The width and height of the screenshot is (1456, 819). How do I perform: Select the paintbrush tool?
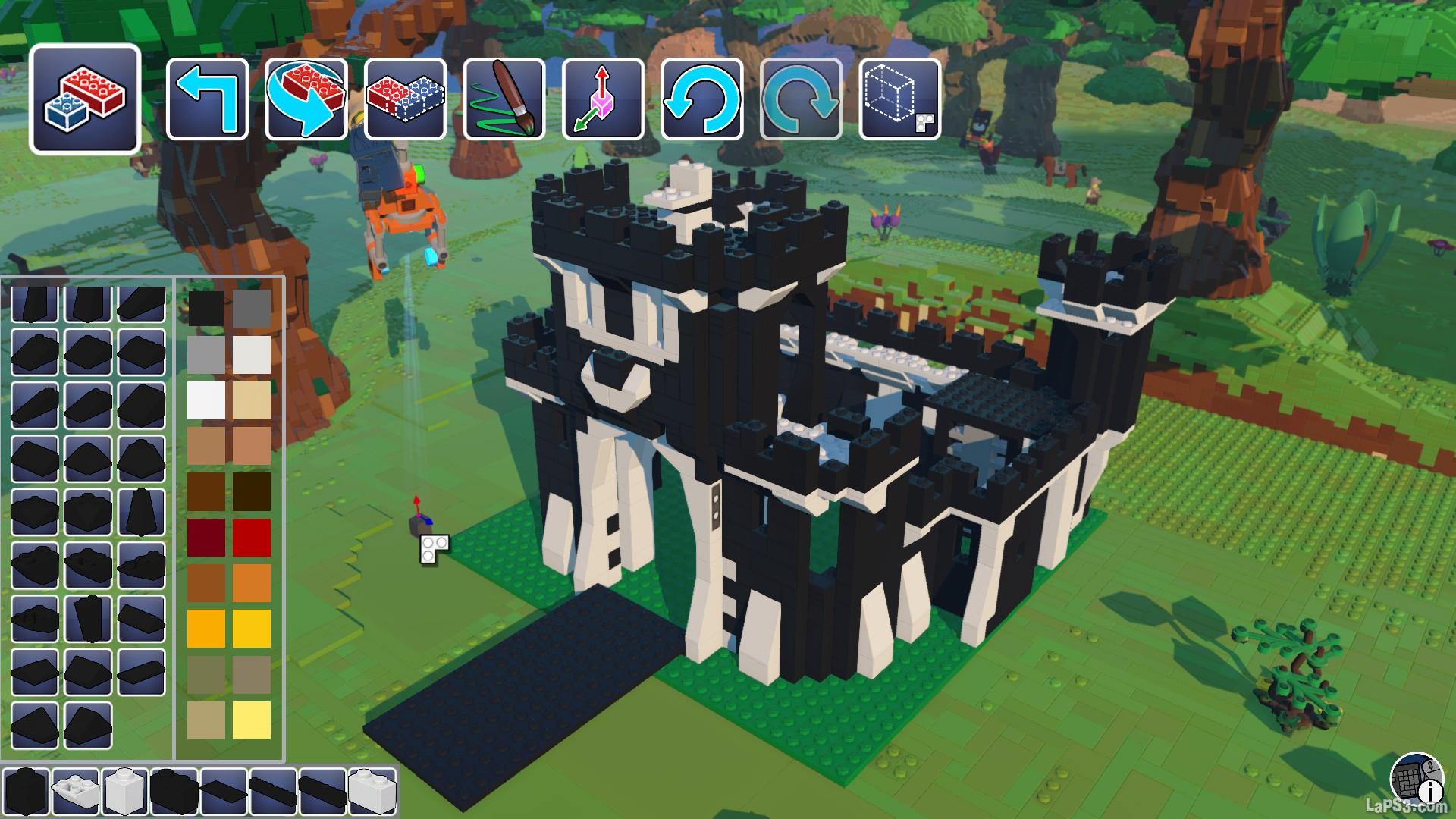[x=504, y=99]
